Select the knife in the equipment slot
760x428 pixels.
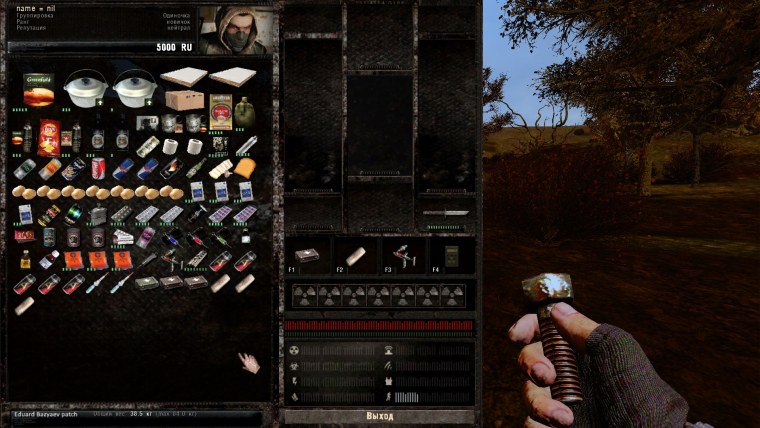445,213
